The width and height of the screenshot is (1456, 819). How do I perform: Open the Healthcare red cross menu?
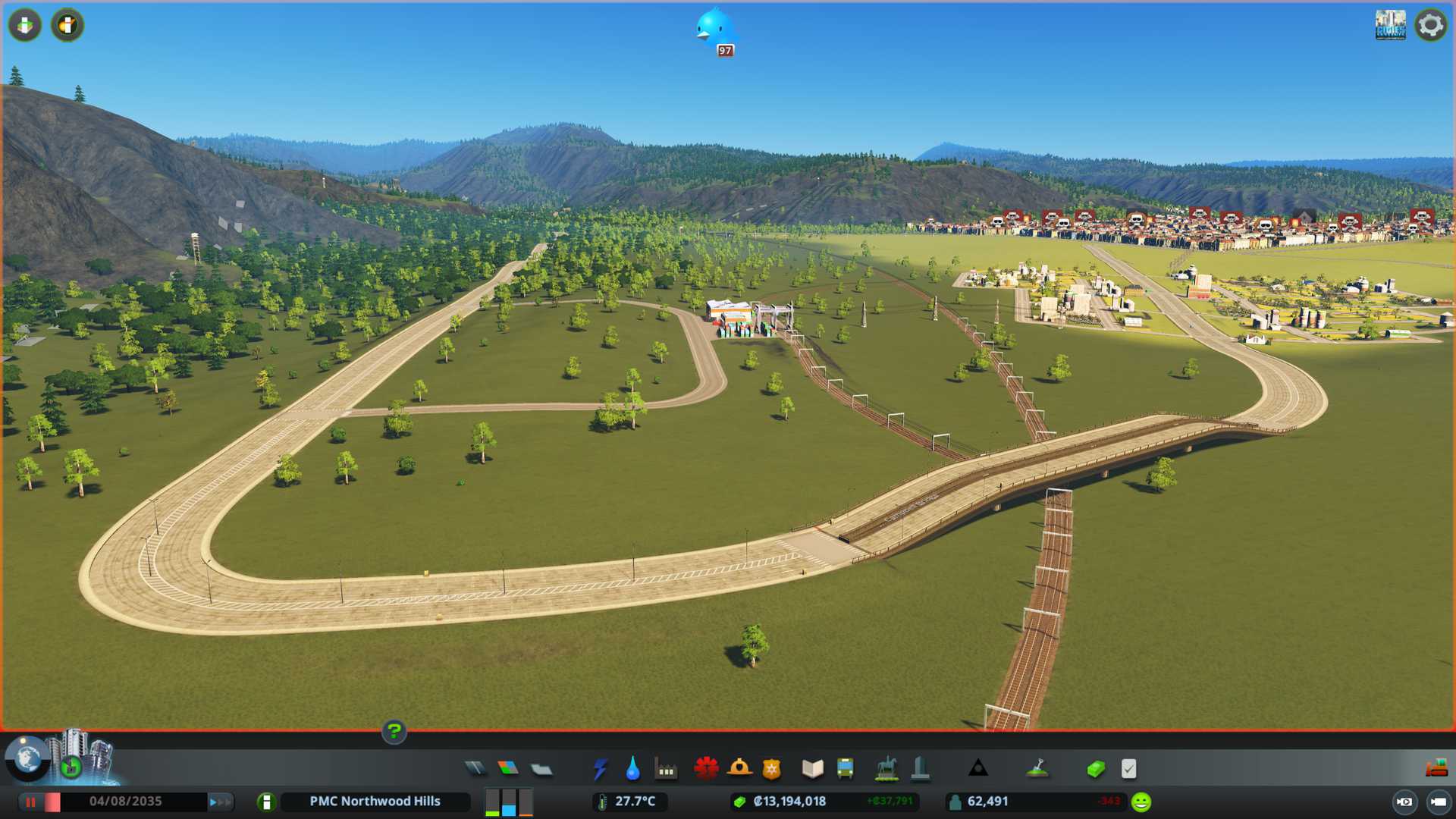[706, 769]
